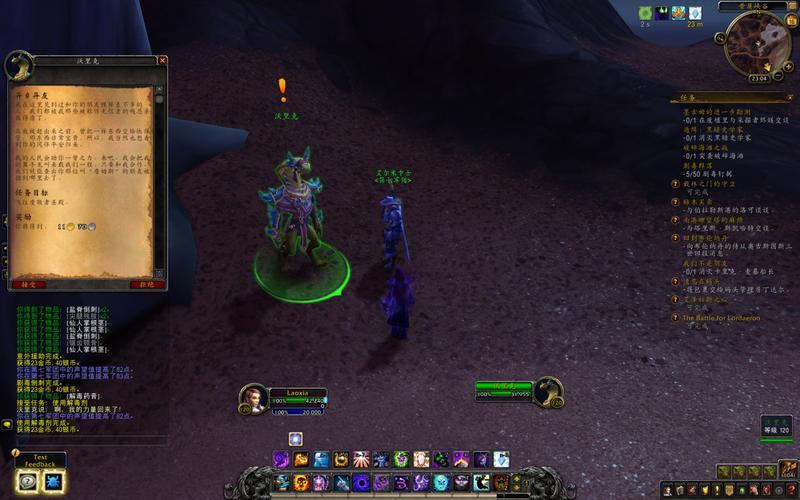Select the target's portrait frame
Screen dimensions: 800x500
pos(547,391)
